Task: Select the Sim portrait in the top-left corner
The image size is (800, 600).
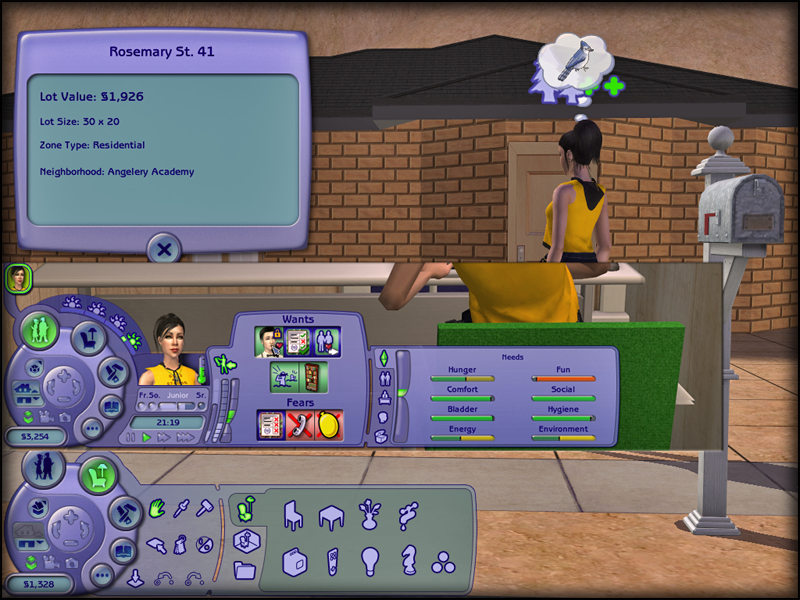Action: tap(17, 279)
